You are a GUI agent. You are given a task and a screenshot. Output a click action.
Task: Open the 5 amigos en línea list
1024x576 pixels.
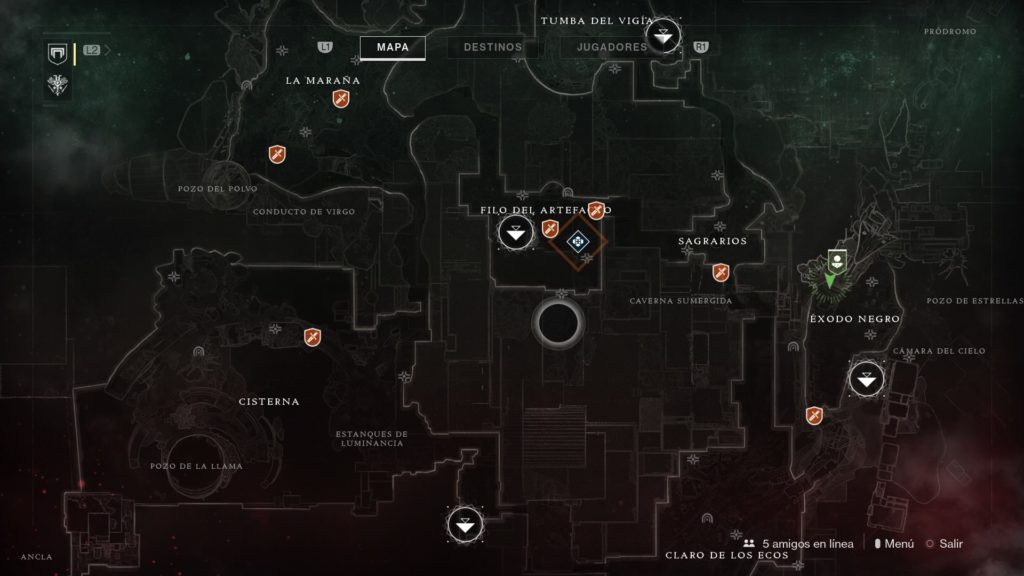click(x=798, y=544)
